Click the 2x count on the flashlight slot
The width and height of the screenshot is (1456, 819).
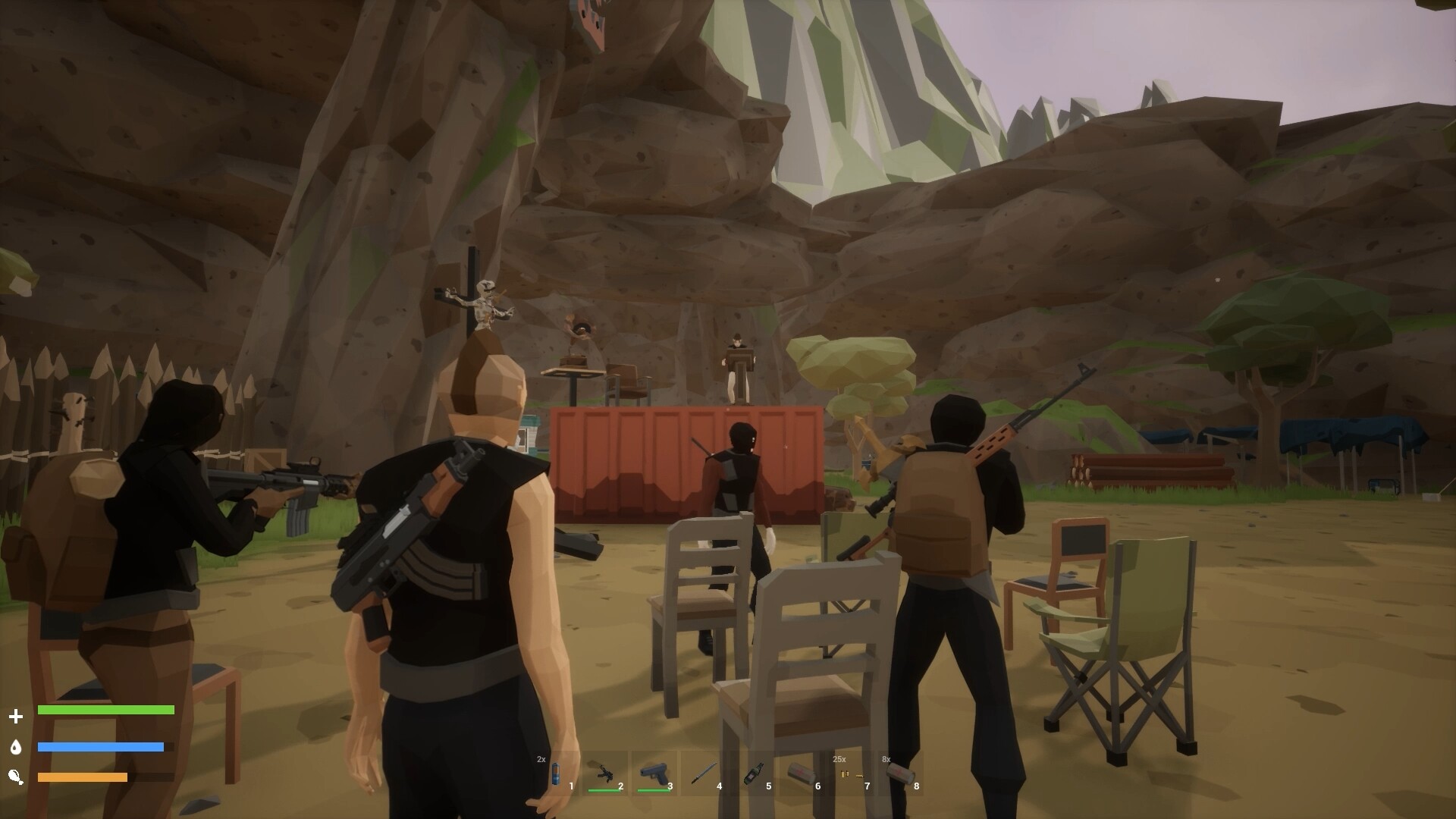541,758
